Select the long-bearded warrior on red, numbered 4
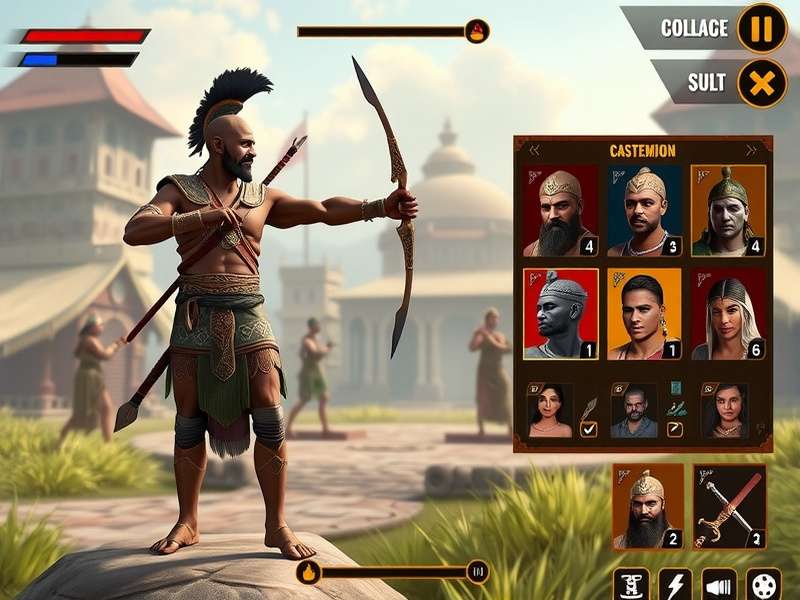800x600 pixels. 560,211
